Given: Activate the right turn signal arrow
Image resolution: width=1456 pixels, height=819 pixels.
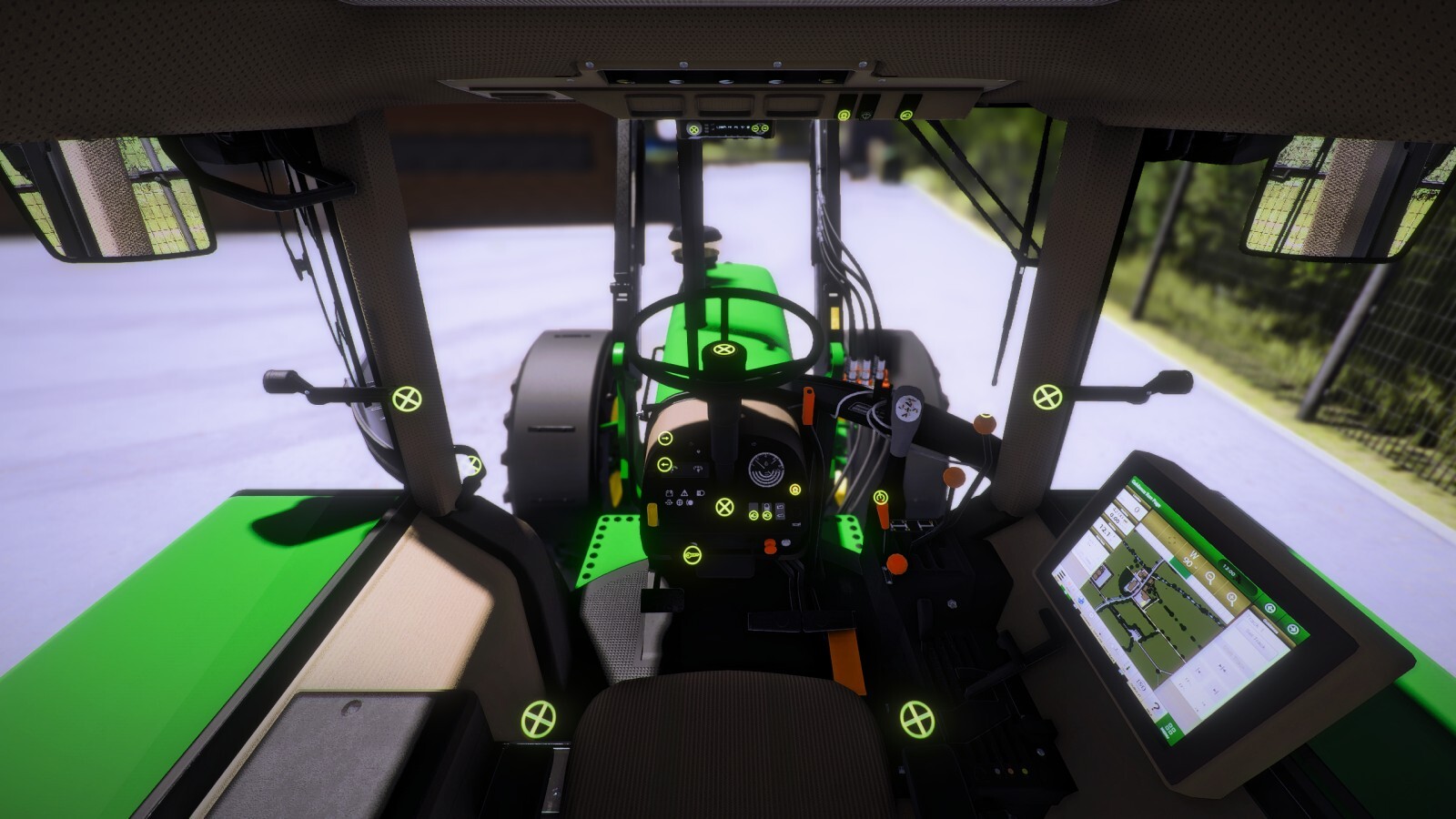Looking at the screenshot, I should pos(665,439).
